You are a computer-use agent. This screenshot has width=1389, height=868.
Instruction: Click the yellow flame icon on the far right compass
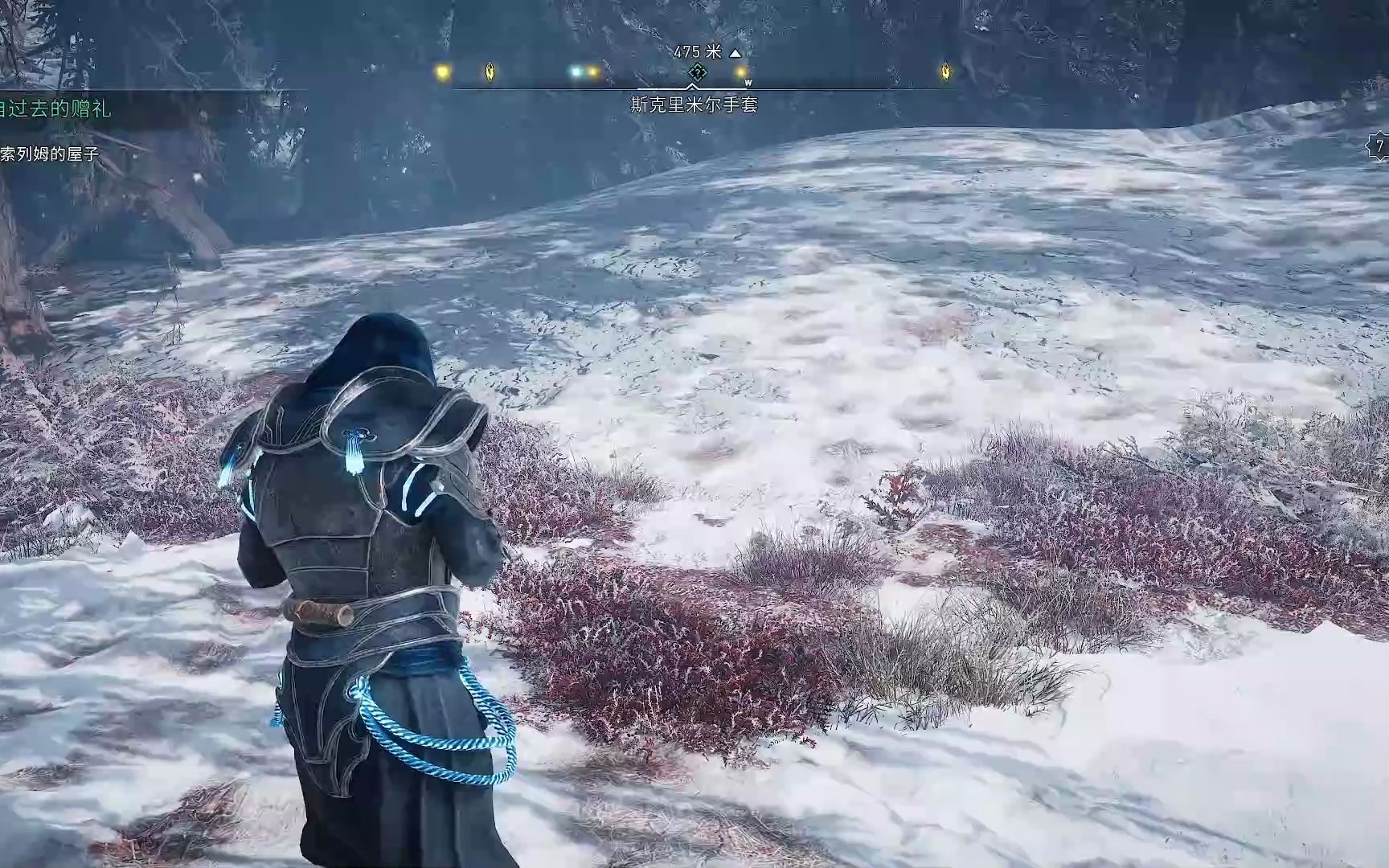[x=945, y=72]
